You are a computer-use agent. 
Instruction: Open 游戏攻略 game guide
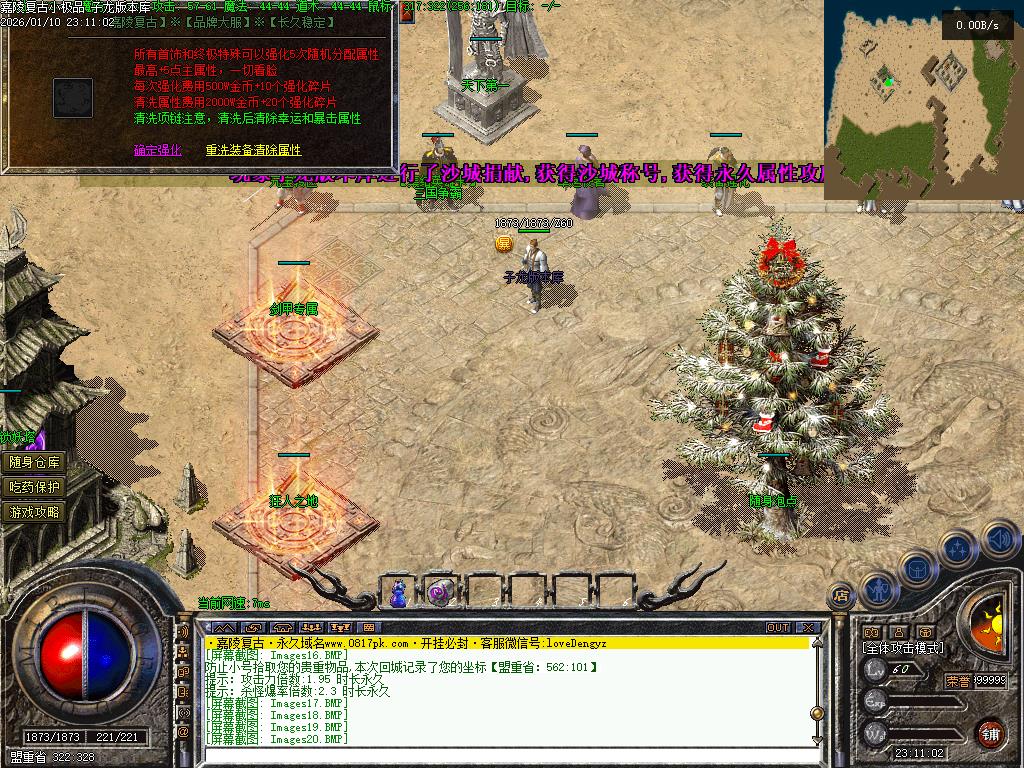[35, 512]
